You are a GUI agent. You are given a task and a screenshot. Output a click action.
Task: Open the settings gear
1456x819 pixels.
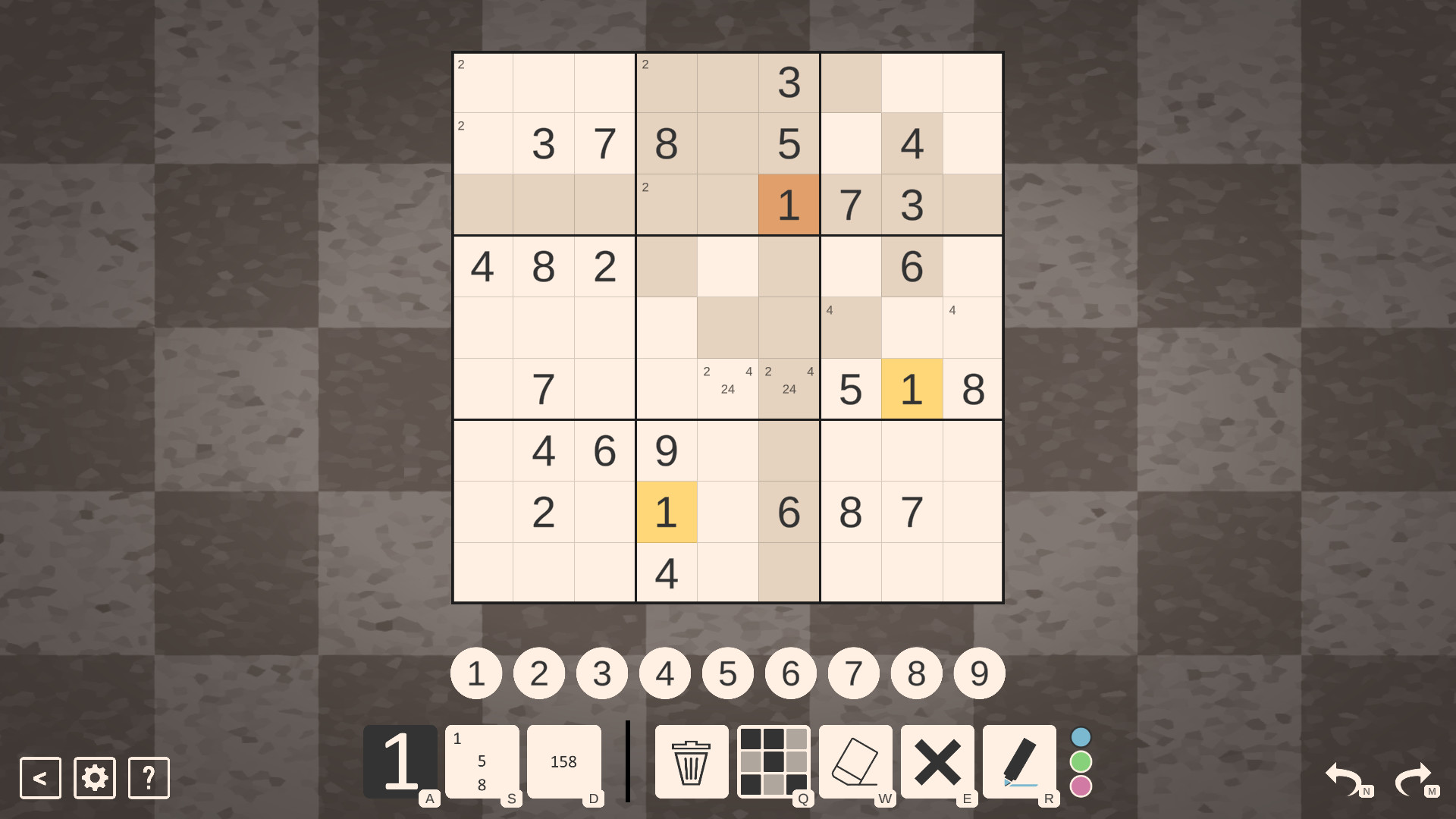click(93, 777)
